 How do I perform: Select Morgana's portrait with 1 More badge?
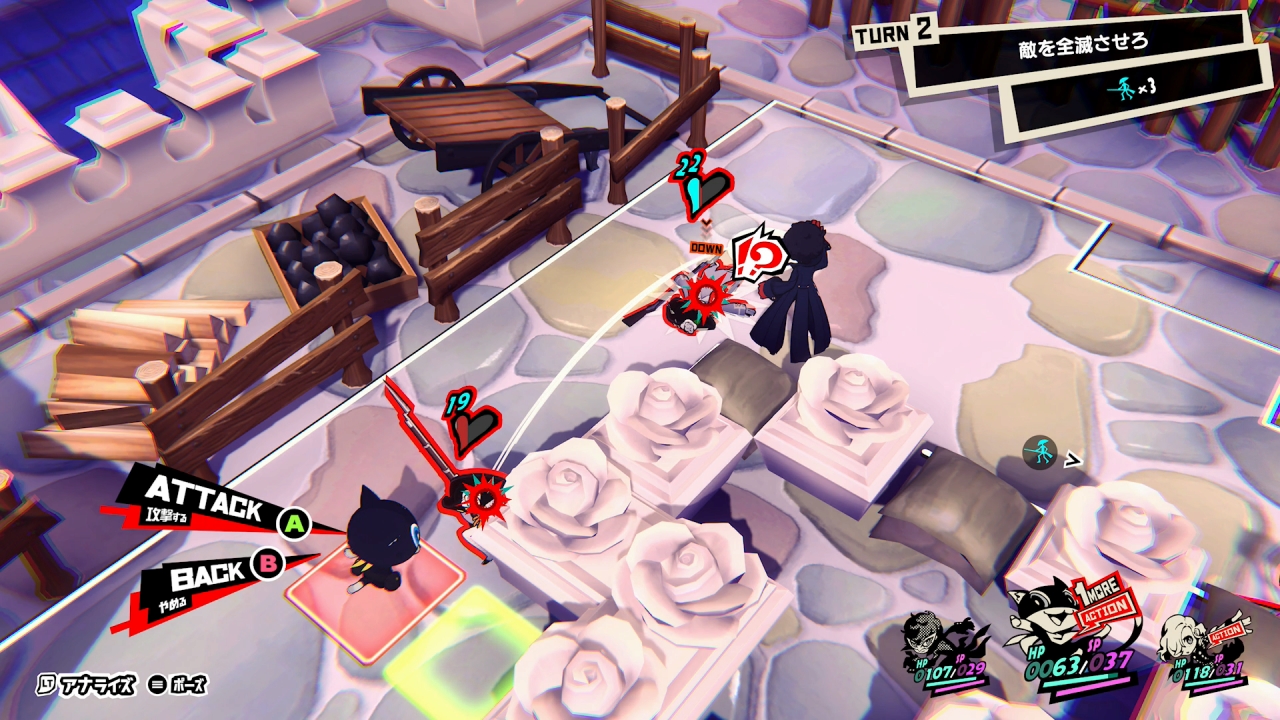point(1050,630)
